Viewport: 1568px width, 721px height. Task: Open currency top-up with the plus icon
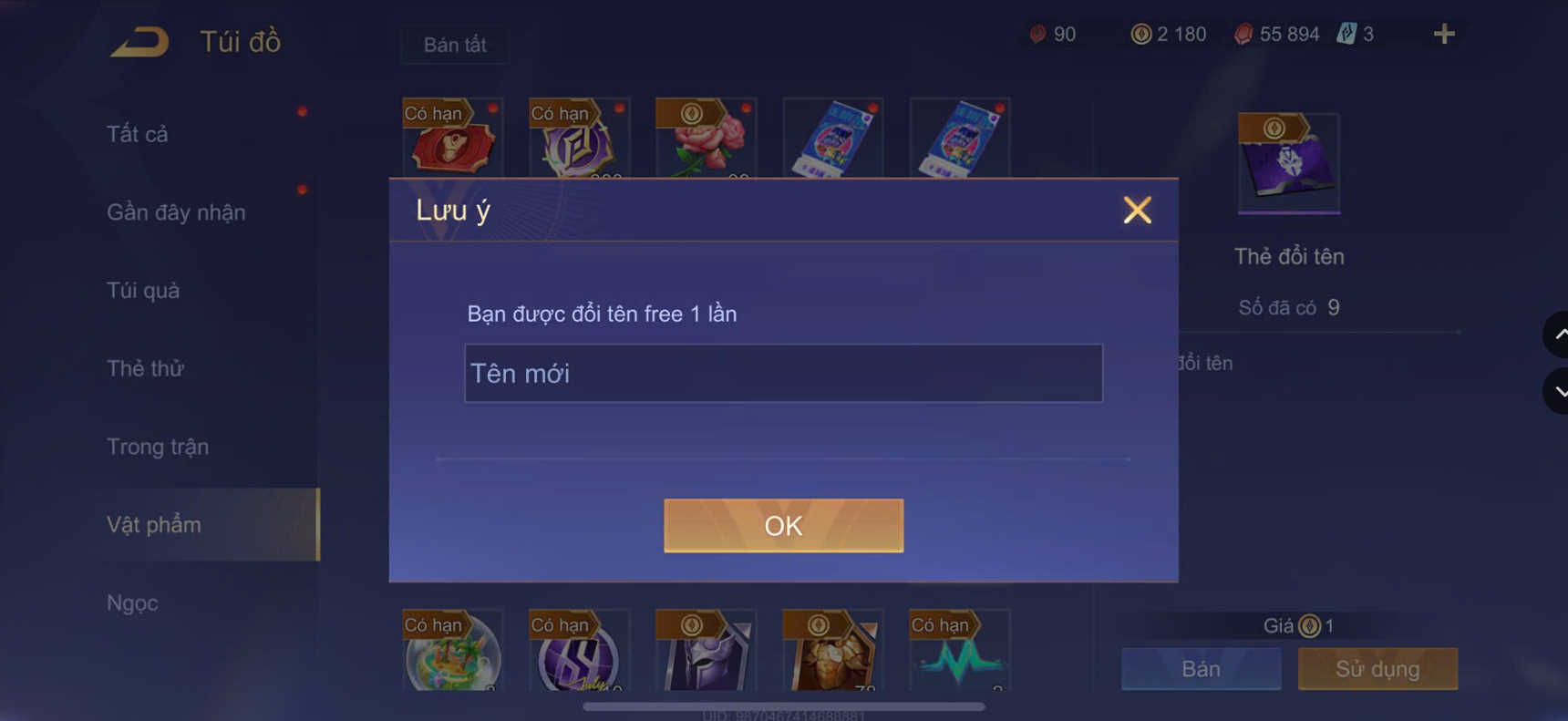[x=1443, y=34]
